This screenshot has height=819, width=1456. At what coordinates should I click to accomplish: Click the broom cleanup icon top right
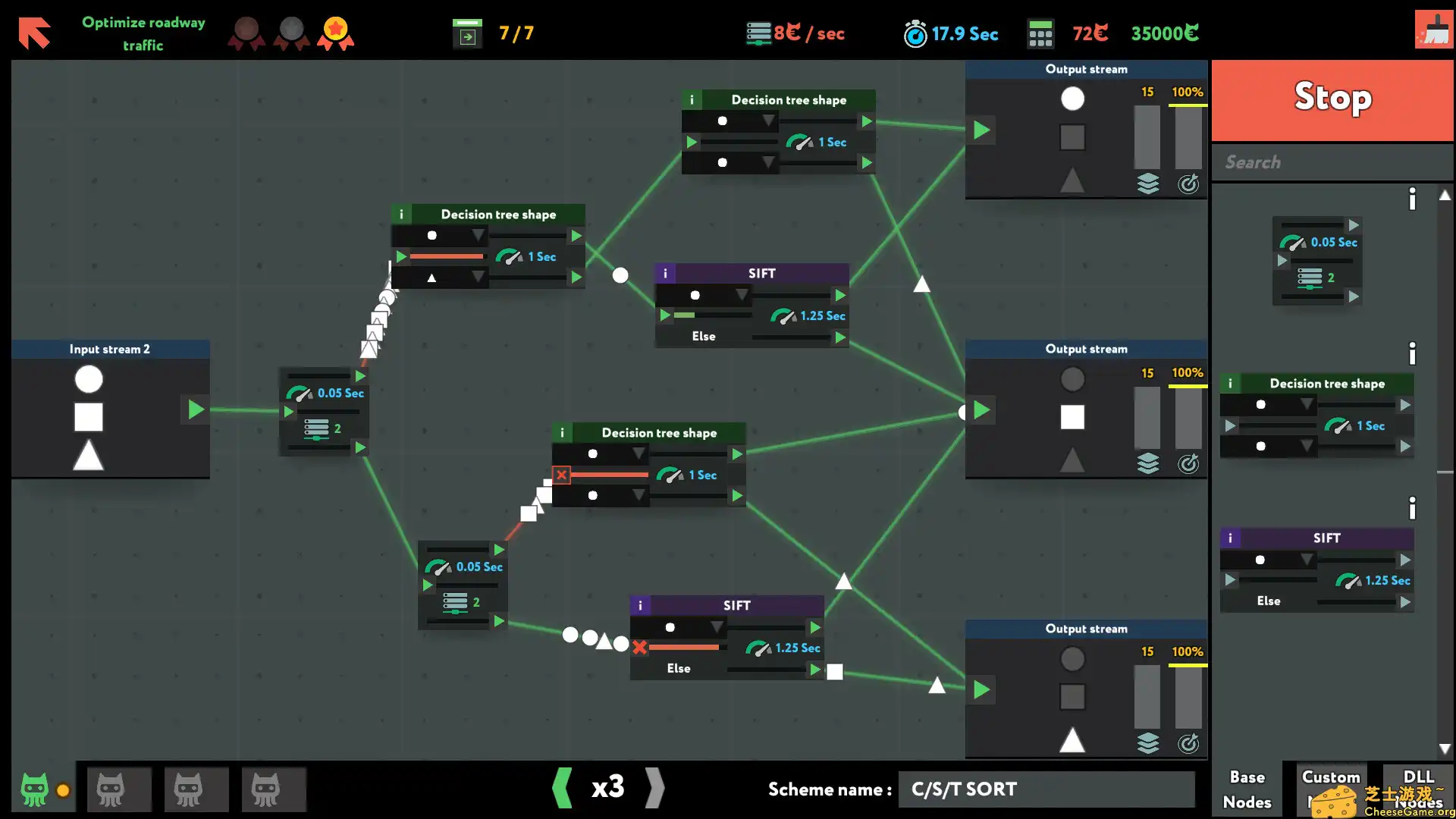coord(1433,30)
